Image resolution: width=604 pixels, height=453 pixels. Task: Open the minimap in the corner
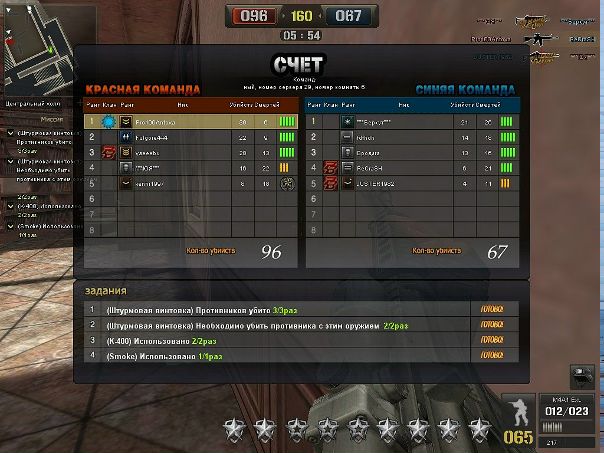pos(35,47)
